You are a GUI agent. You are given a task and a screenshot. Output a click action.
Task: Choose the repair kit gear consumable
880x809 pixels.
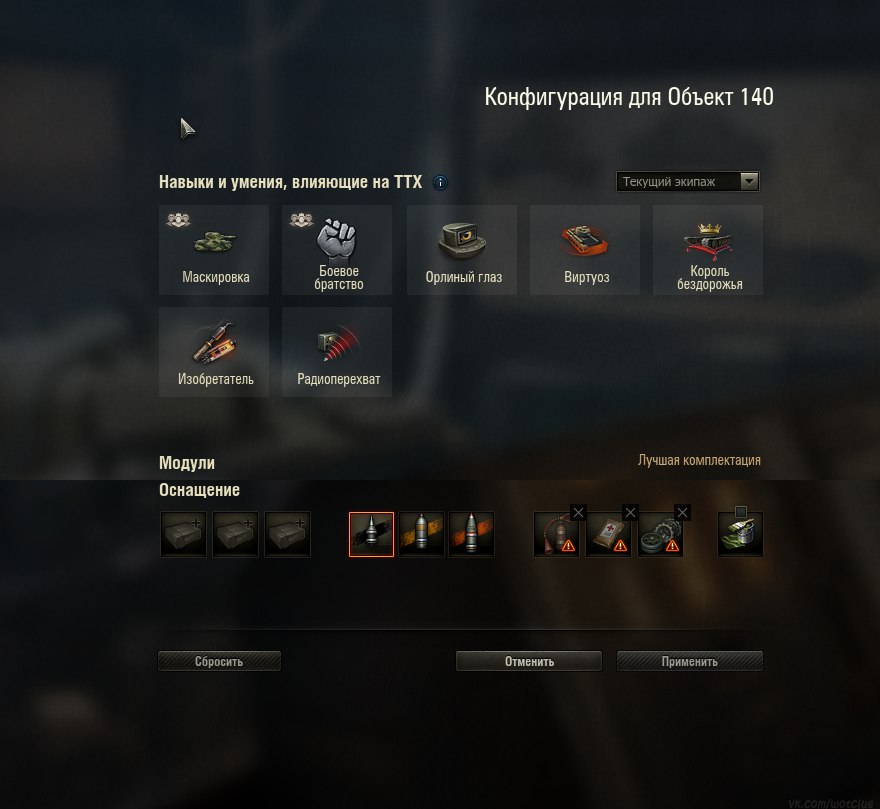click(660, 536)
